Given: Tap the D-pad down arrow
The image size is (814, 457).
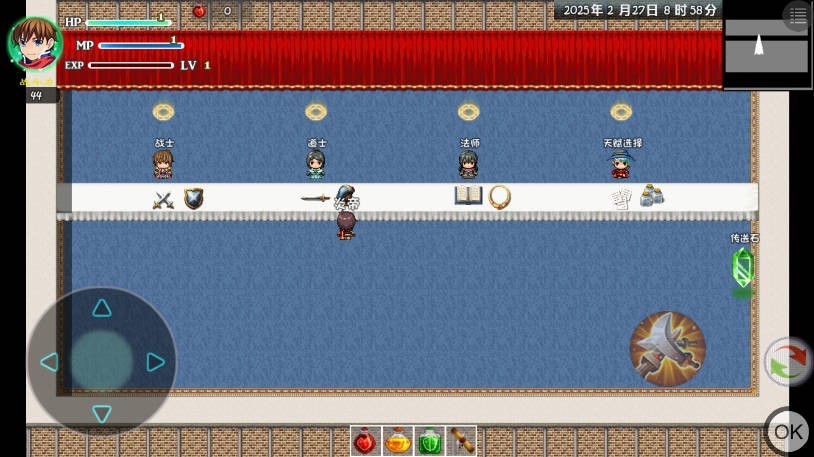Looking at the screenshot, I should tap(102, 414).
